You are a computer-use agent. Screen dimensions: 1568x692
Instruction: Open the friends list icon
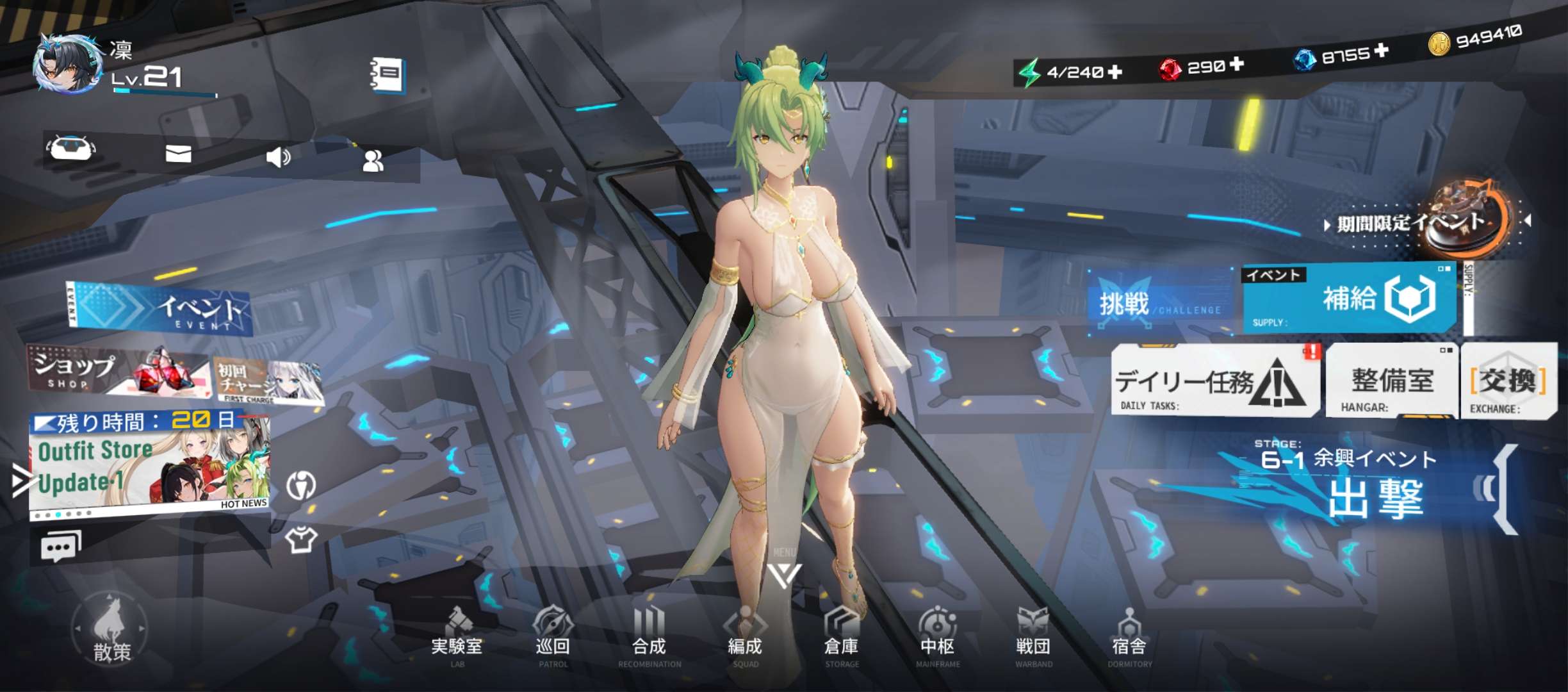pos(373,161)
